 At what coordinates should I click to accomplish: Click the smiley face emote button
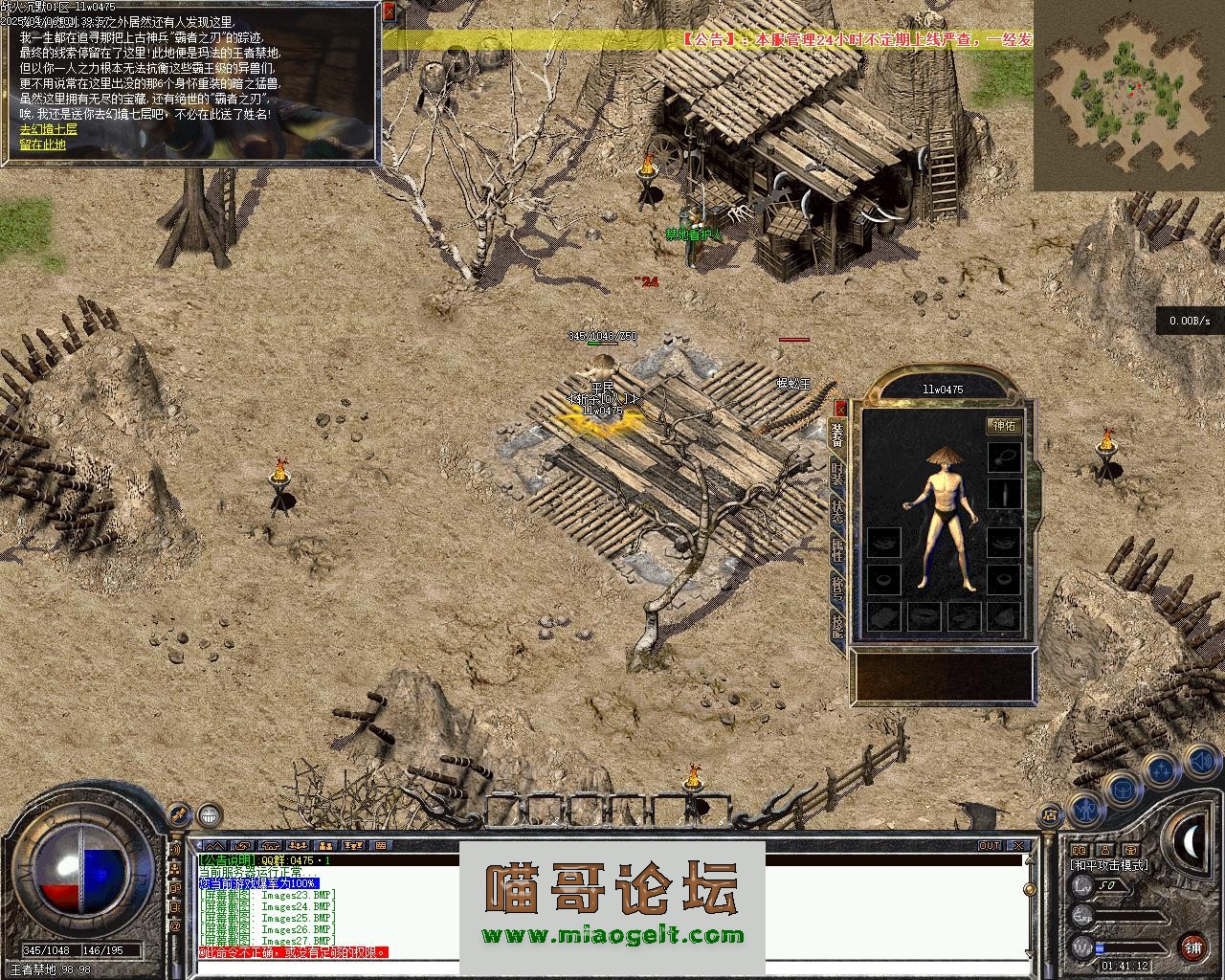click(209, 814)
